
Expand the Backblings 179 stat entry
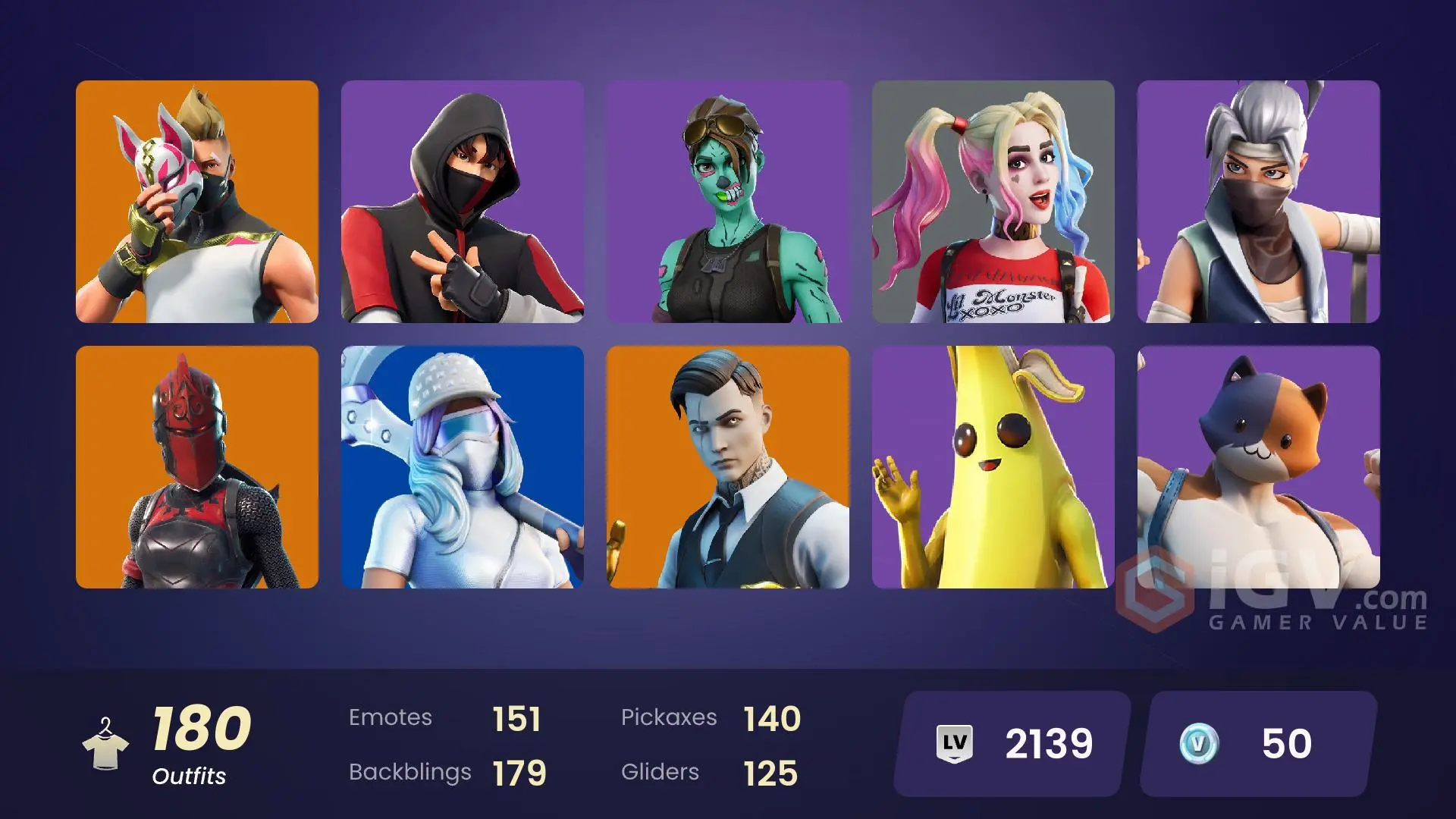[x=447, y=773]
